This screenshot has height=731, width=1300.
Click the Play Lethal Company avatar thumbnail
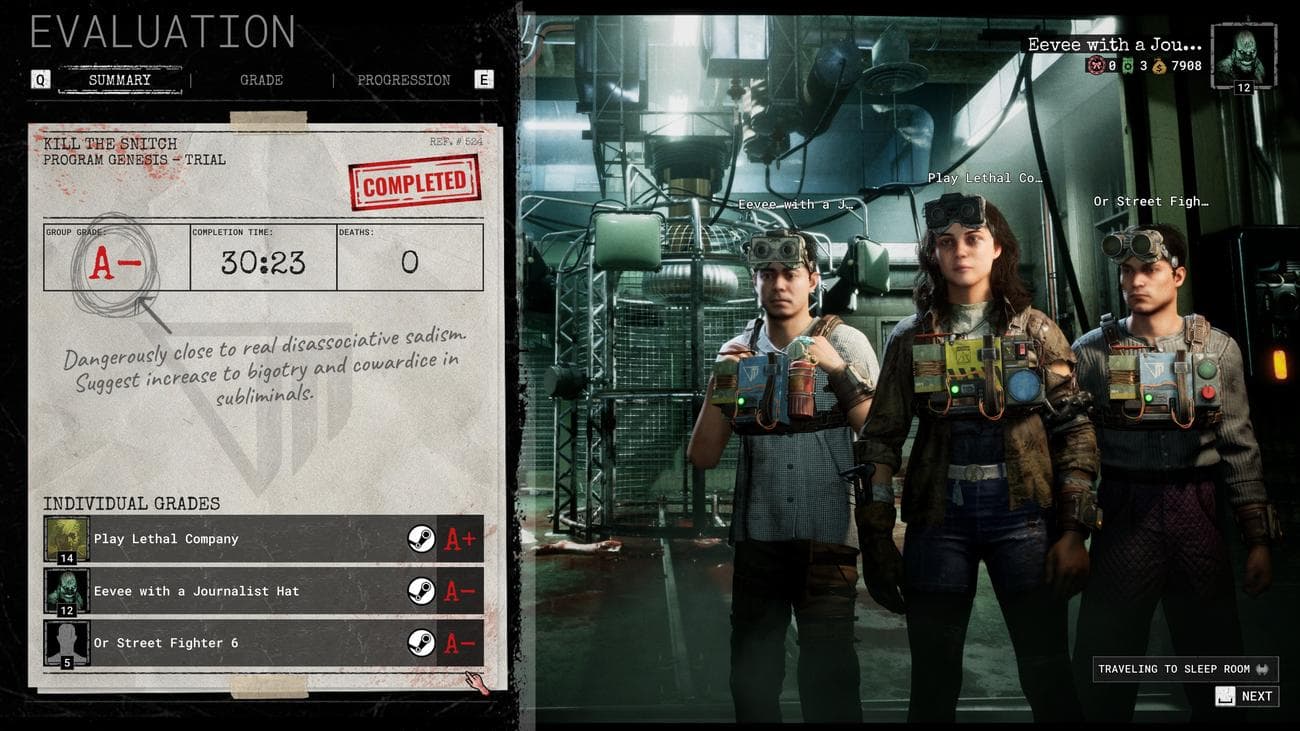click(x=67, y=539)
